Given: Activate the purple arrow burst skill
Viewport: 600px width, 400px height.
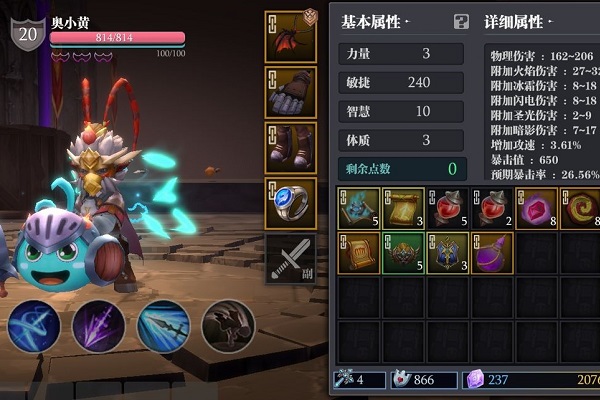Looking at the screenshot, I should coord(98,327).
